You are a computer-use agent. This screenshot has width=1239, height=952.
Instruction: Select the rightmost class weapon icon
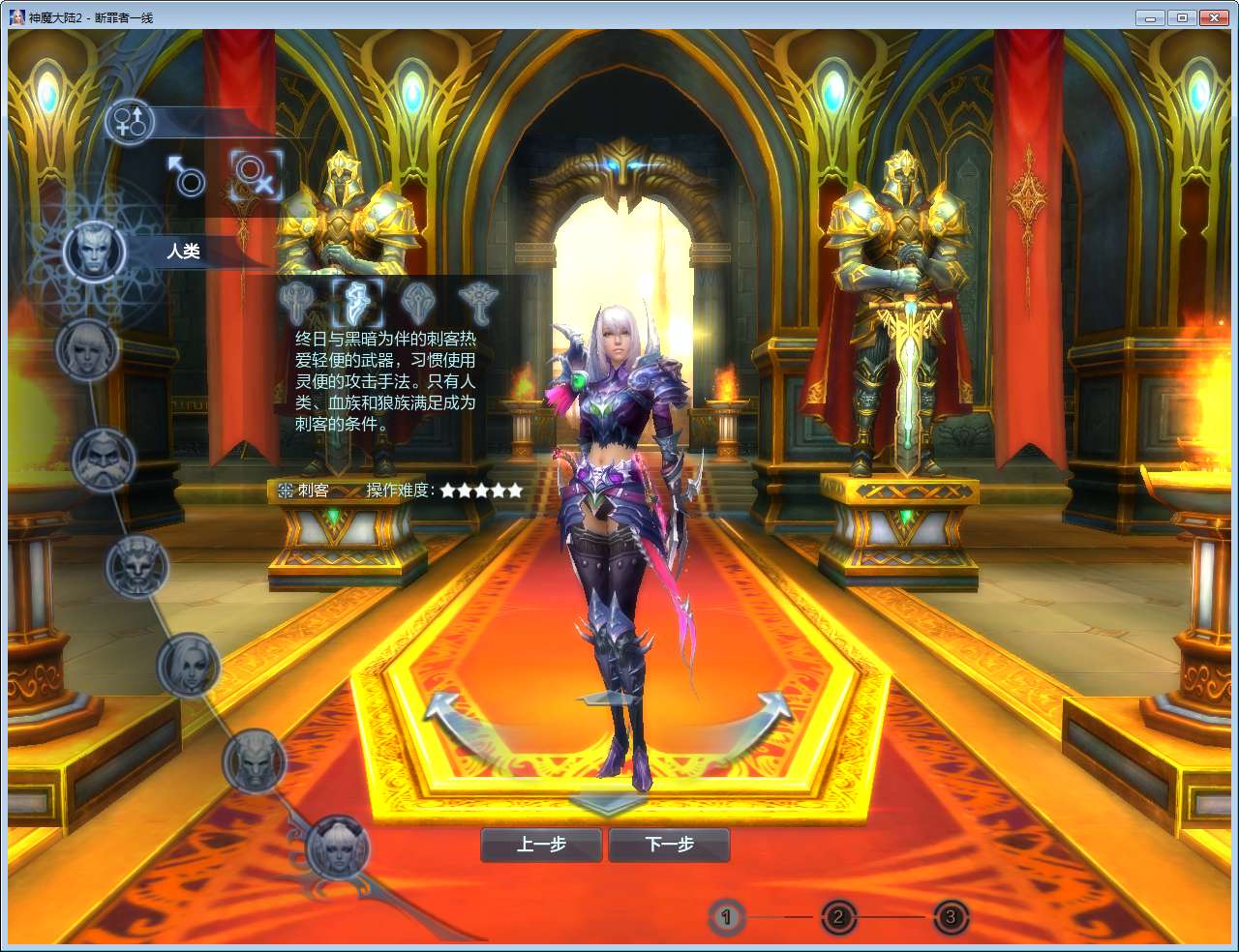click(480, 300)
